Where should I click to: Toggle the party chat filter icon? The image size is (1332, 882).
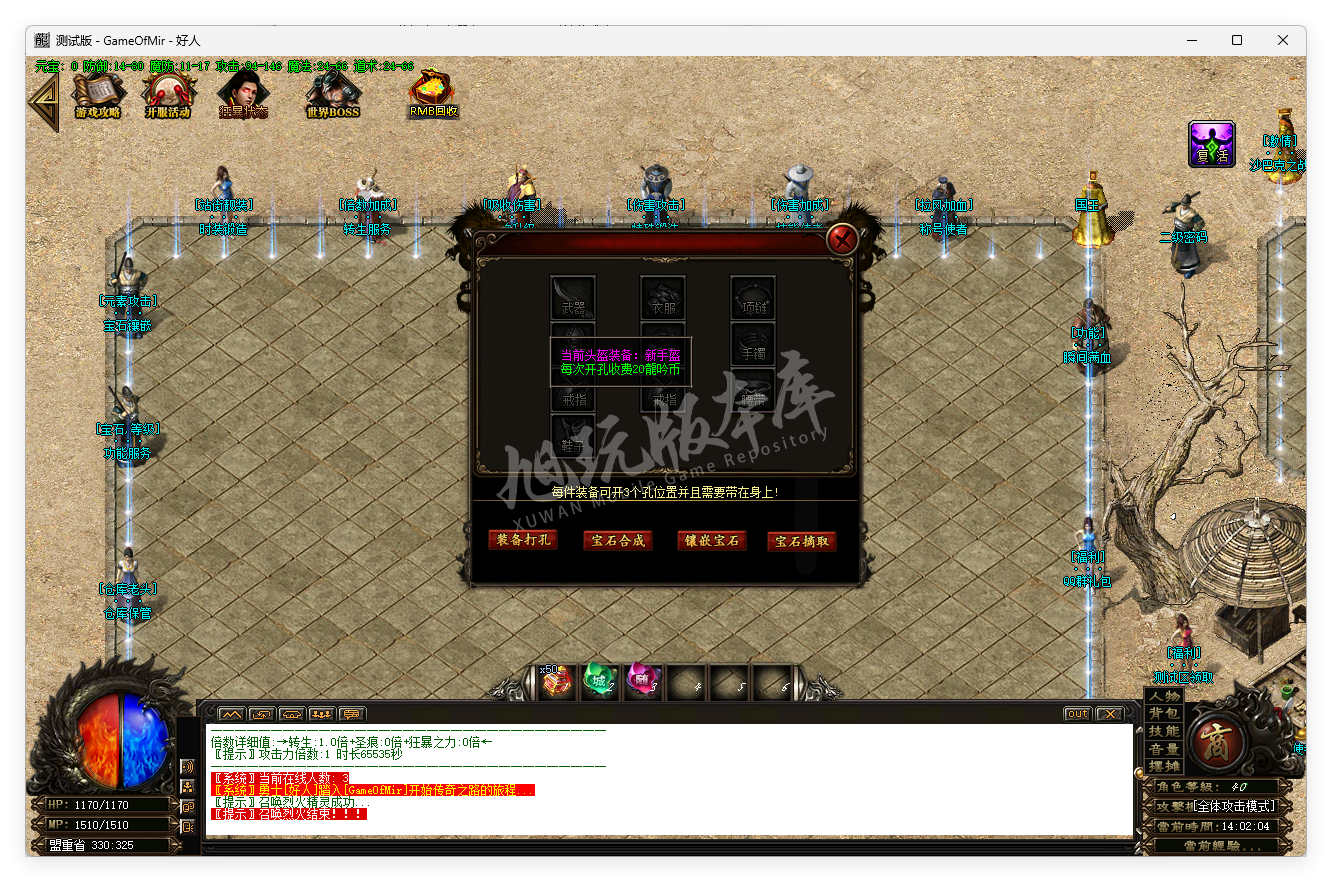click(323, 713)
